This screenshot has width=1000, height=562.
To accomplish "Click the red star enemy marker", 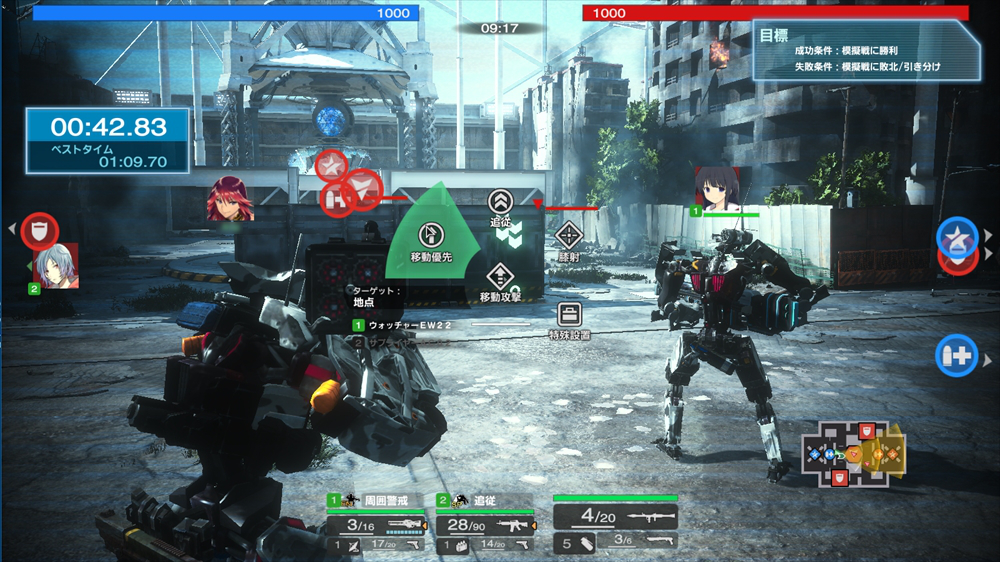I will [331, 164].
